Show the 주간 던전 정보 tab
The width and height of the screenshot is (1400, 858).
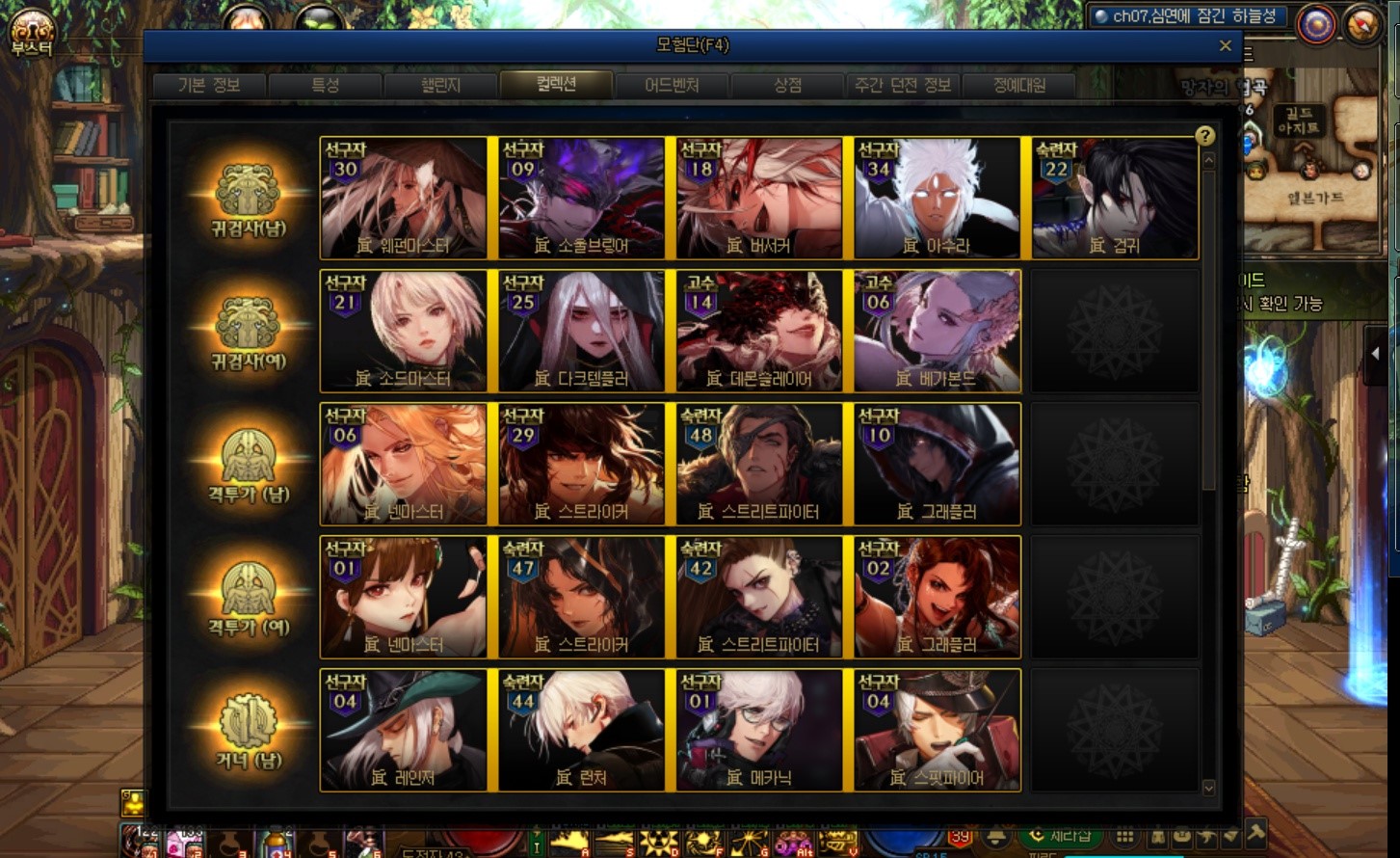pyautogui.click(x=903, y=85)
